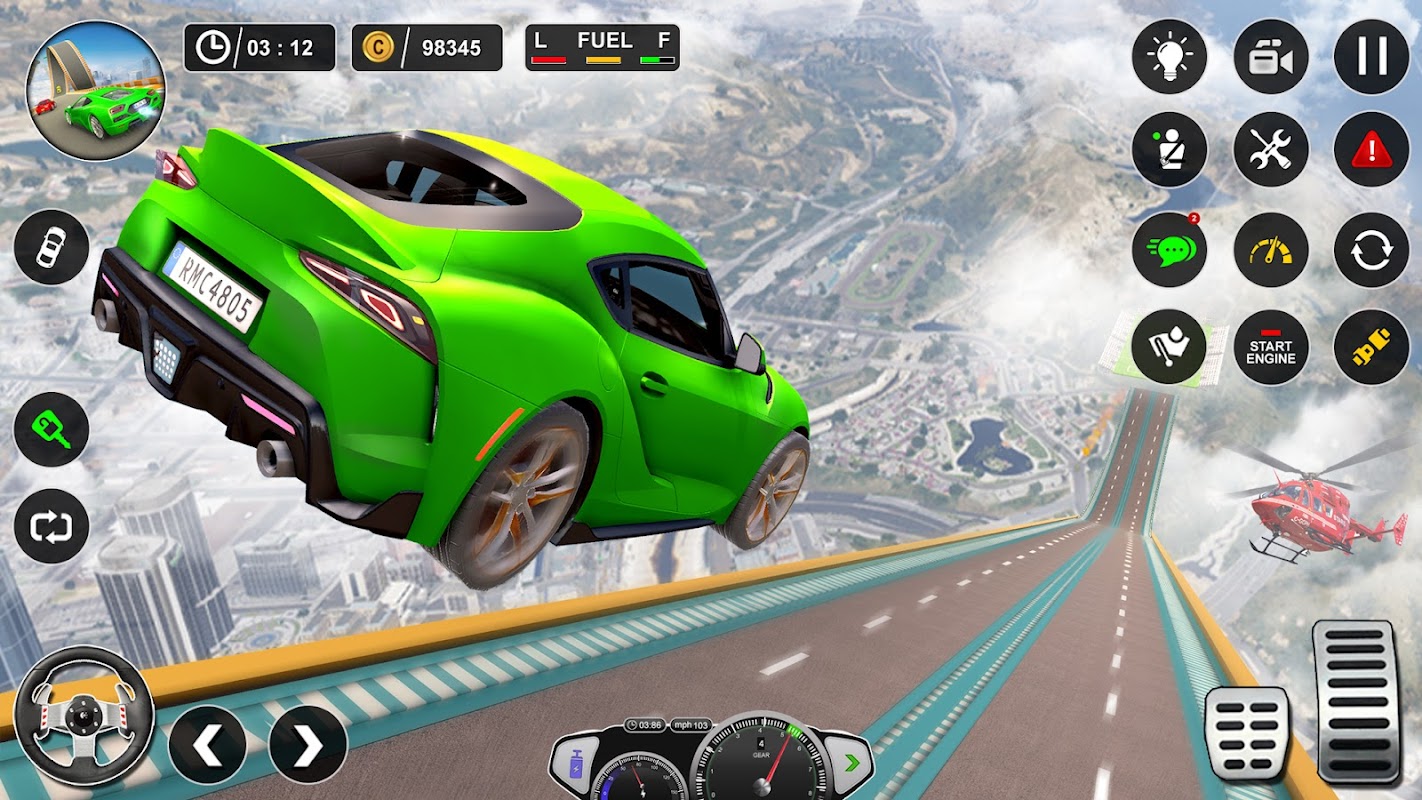Toggle the windshield wiper button
1422x800 pixels.
pos(1169,347)
